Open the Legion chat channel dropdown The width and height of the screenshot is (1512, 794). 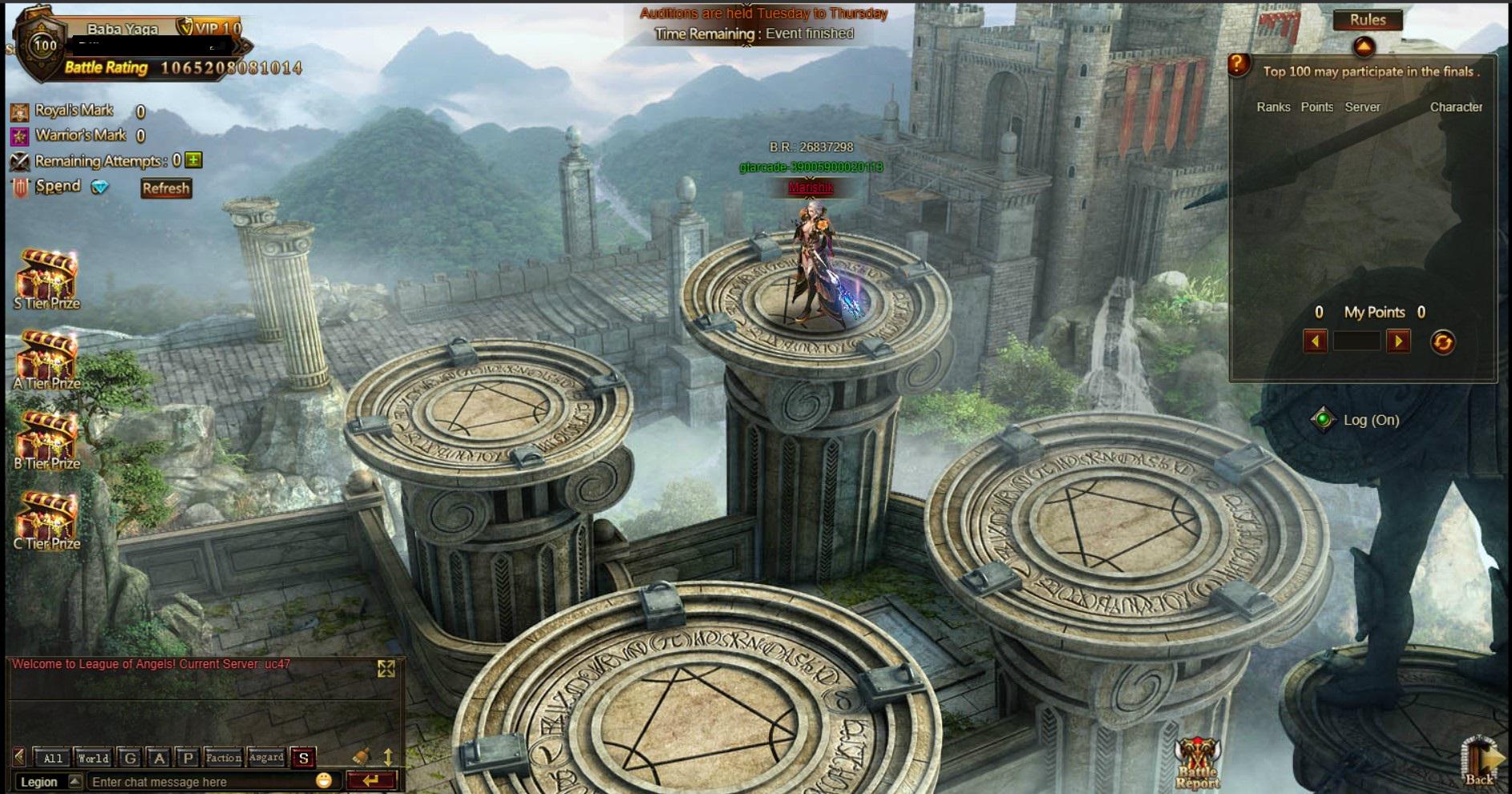click(x=75, y=781)
